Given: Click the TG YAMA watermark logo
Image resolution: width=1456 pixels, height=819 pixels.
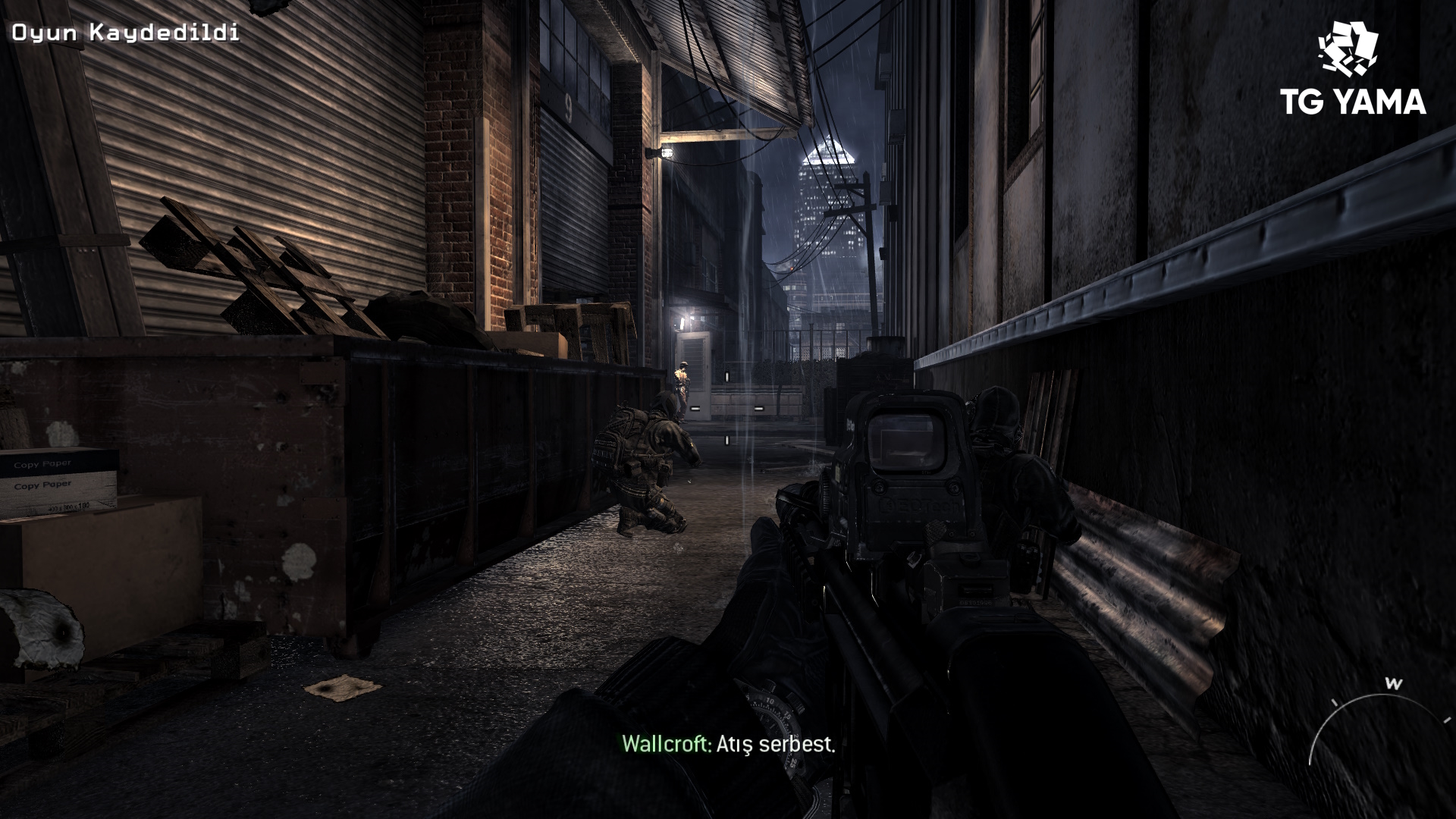Looking at the screenshot, I should click(x=1353, y=70).
